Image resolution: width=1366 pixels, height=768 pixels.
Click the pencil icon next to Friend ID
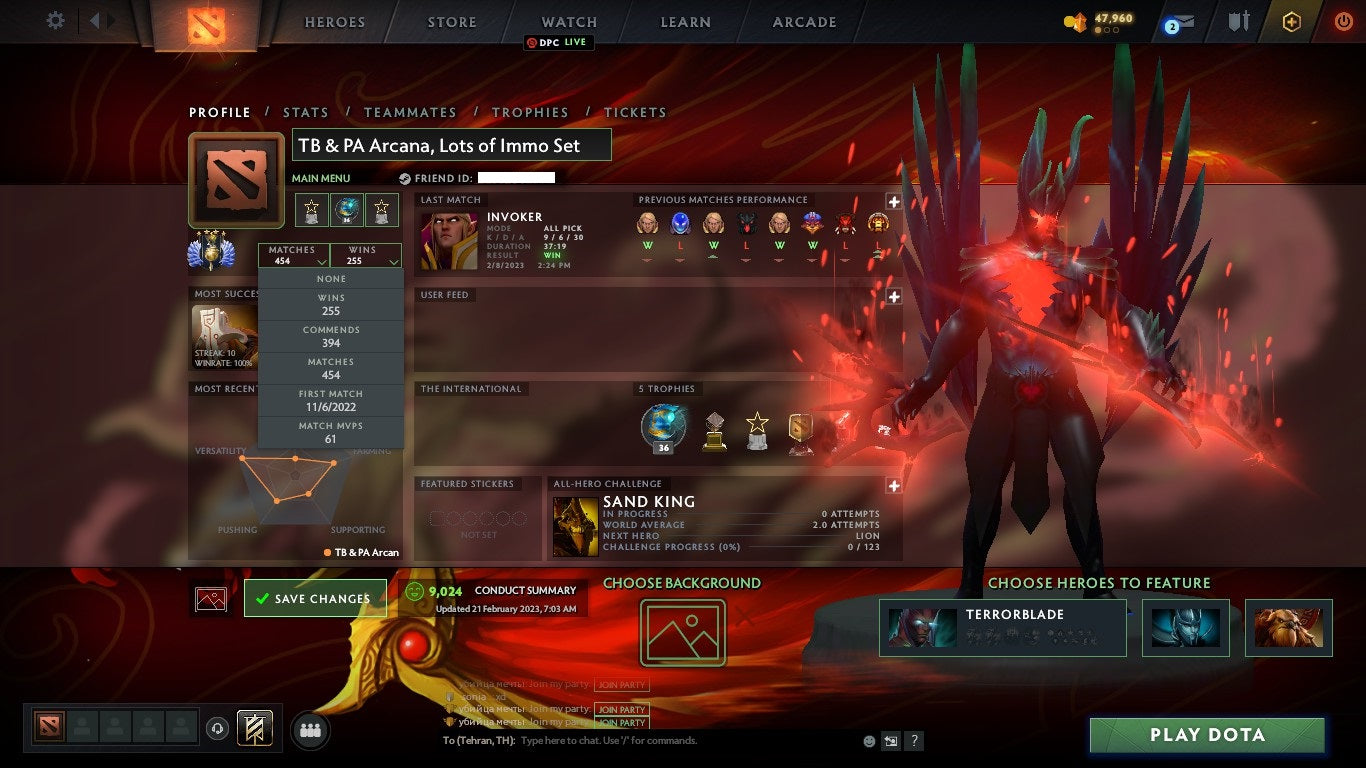click(406, 177)
